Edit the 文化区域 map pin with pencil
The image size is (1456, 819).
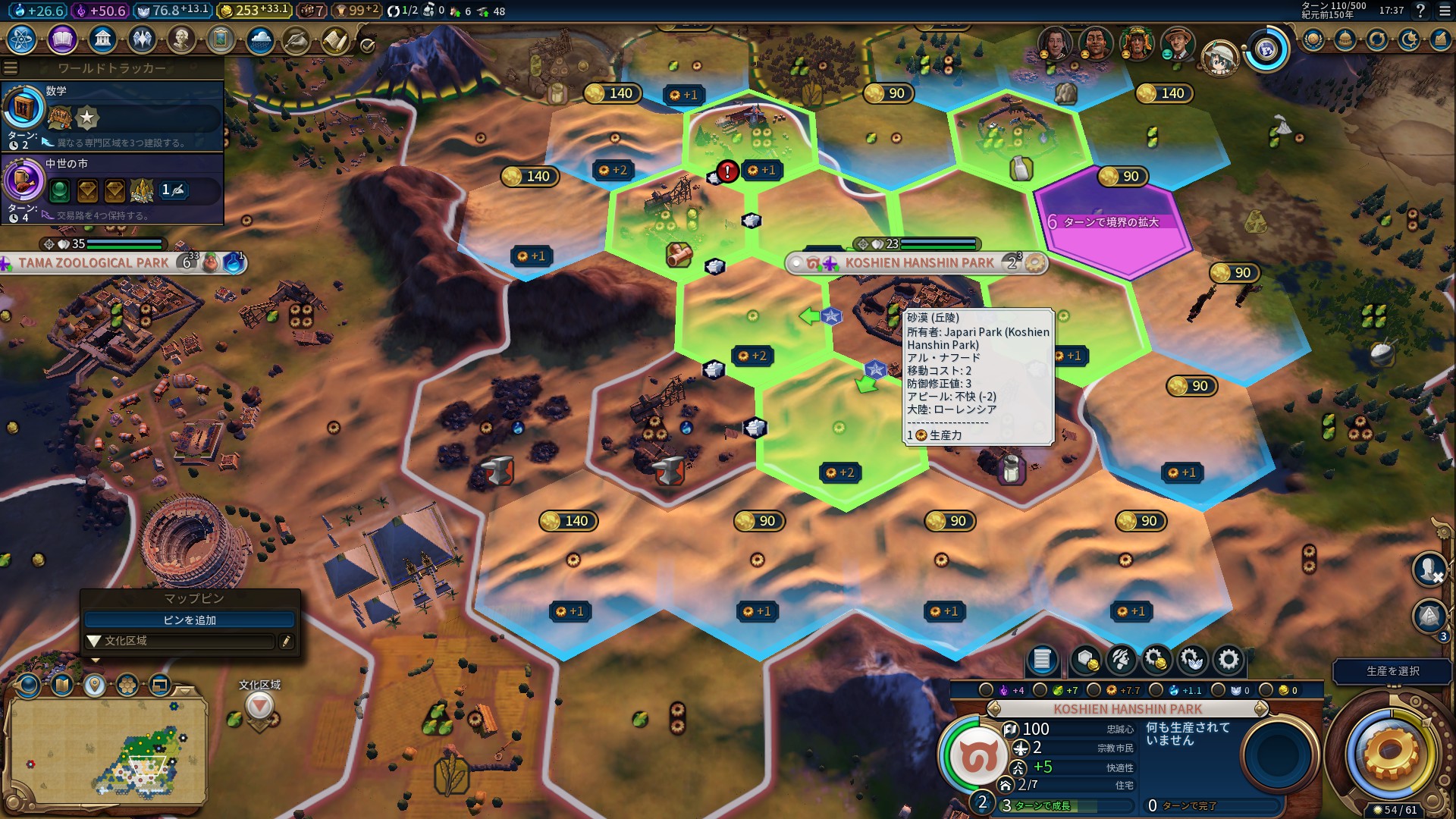[x=286, y=642]
